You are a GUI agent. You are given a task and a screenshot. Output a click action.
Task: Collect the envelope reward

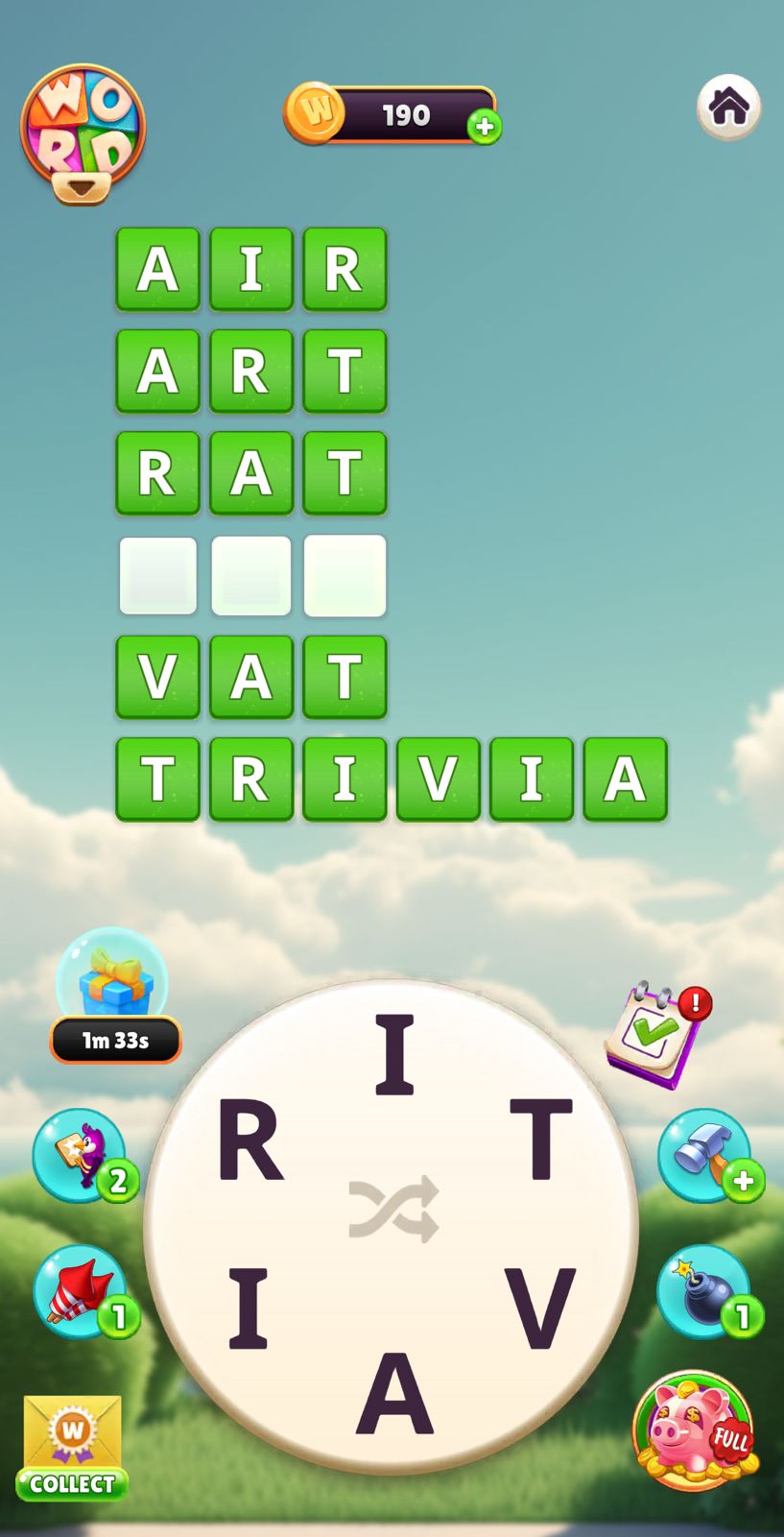72,1448
